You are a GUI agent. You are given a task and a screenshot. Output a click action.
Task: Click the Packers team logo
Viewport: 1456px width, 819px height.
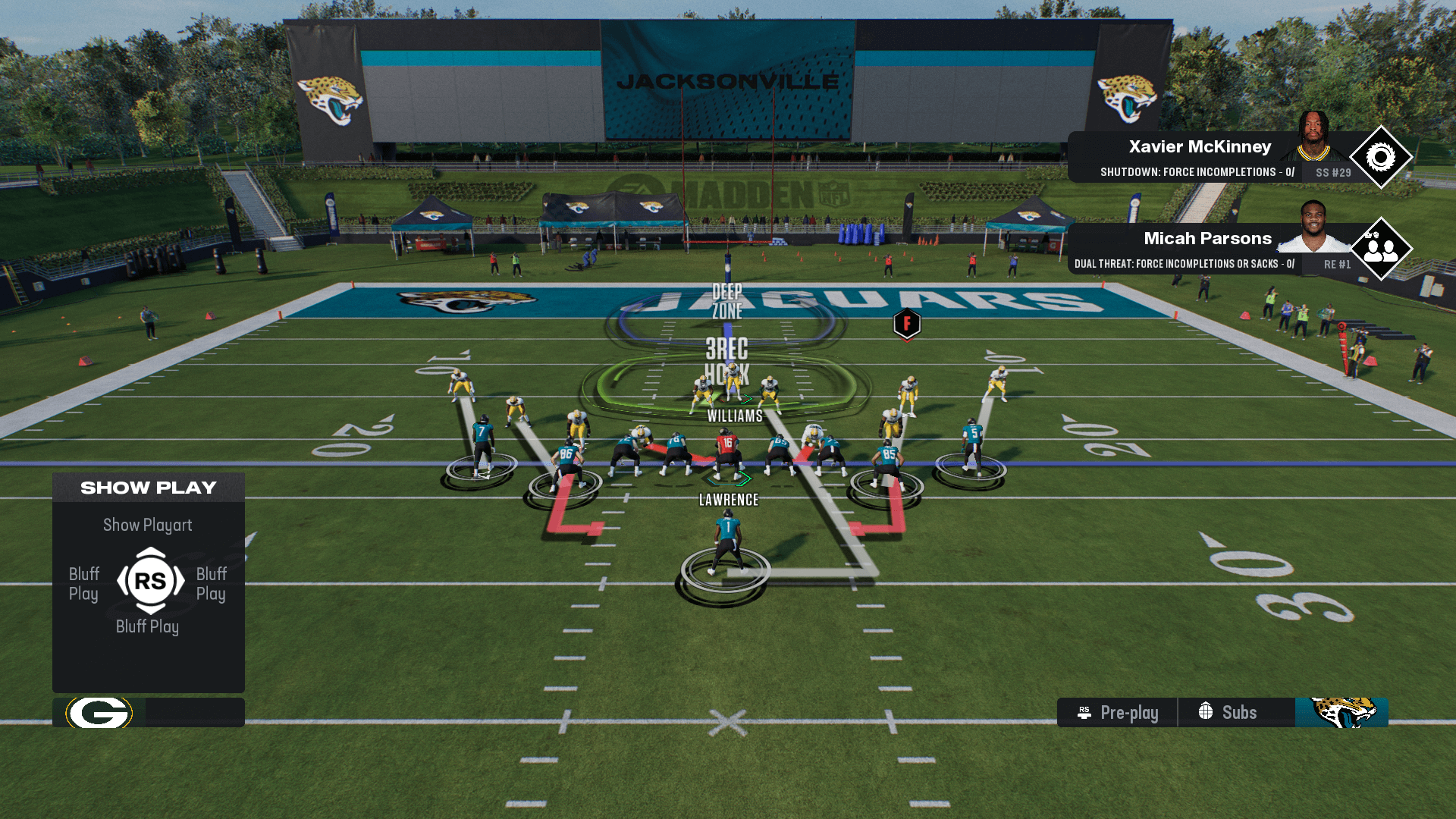pyautogui.click(x=99, y=713)
